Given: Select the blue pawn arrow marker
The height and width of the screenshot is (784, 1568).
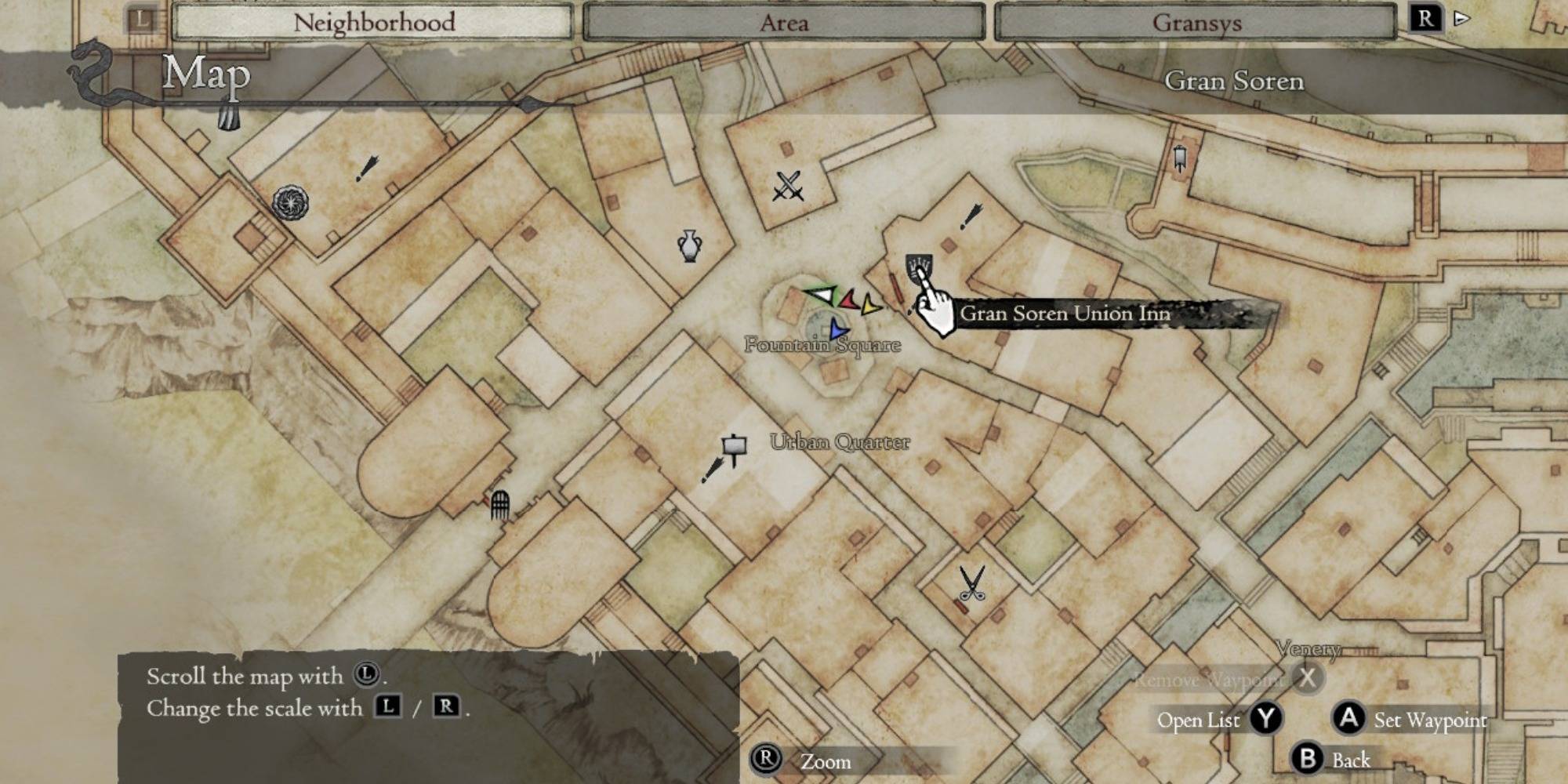Looking at the screenshot, I should pyautogui.click(x=838, y=330).
